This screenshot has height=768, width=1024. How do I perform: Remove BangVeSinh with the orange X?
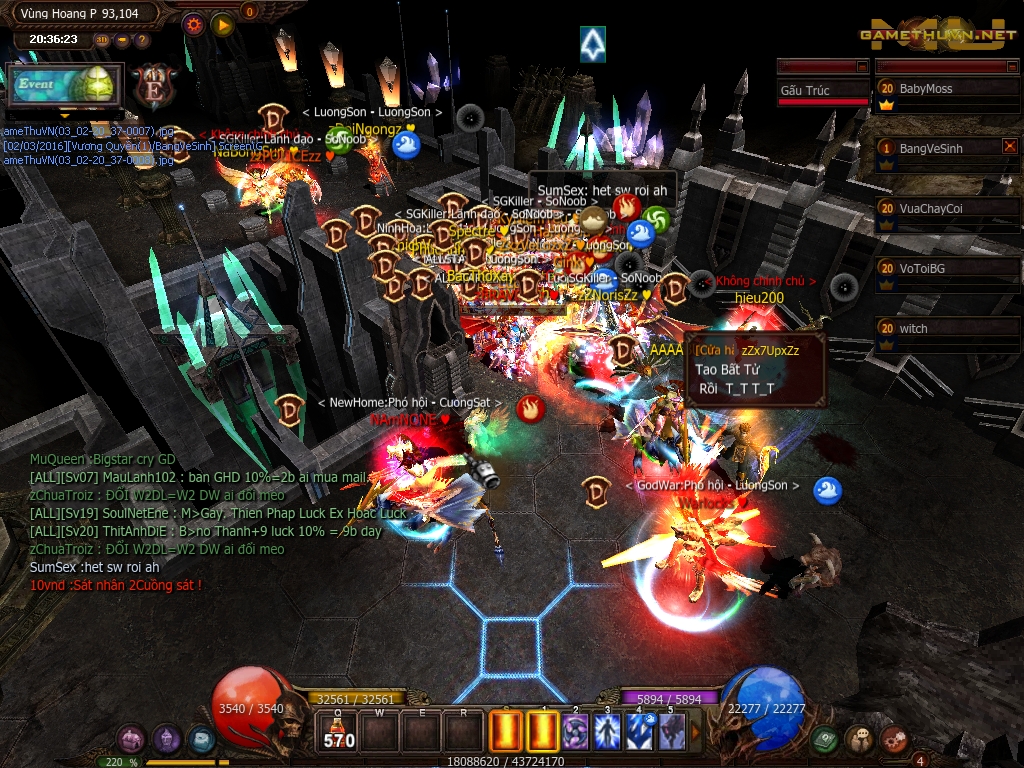[x=1009, y=146]
